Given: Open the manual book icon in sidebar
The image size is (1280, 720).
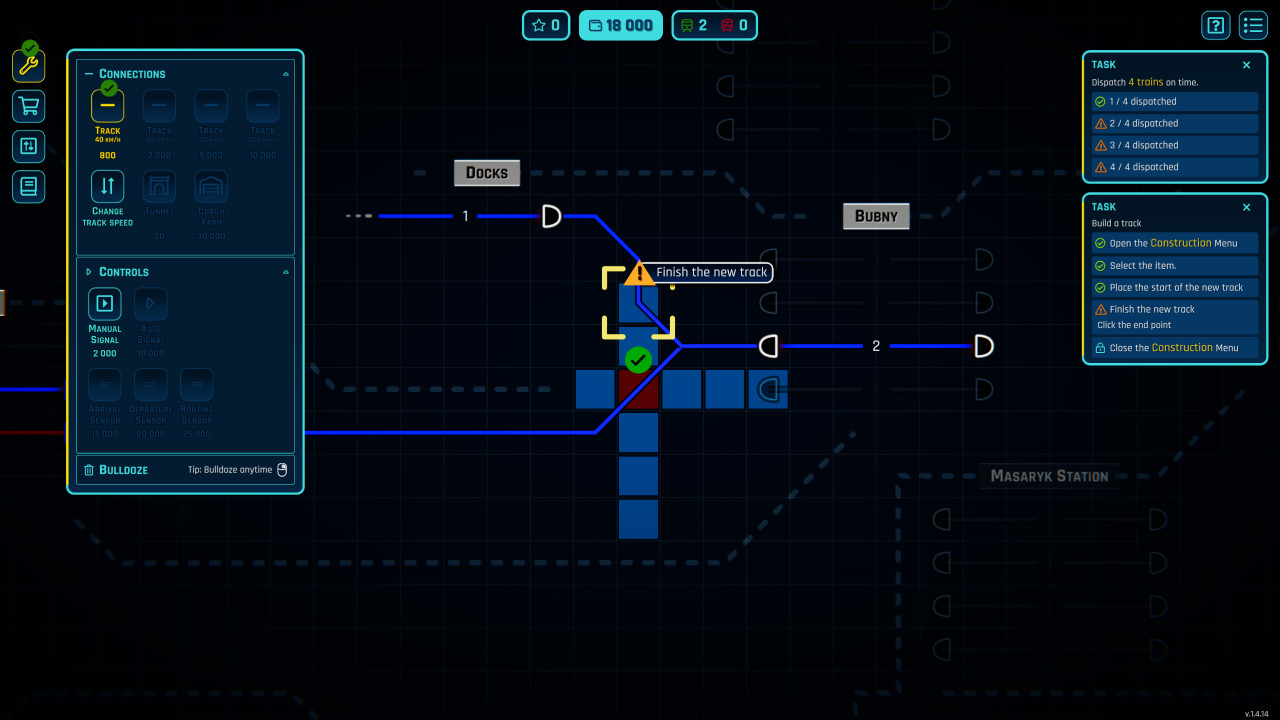Looking at the screenshot, I should pos(27,186).
